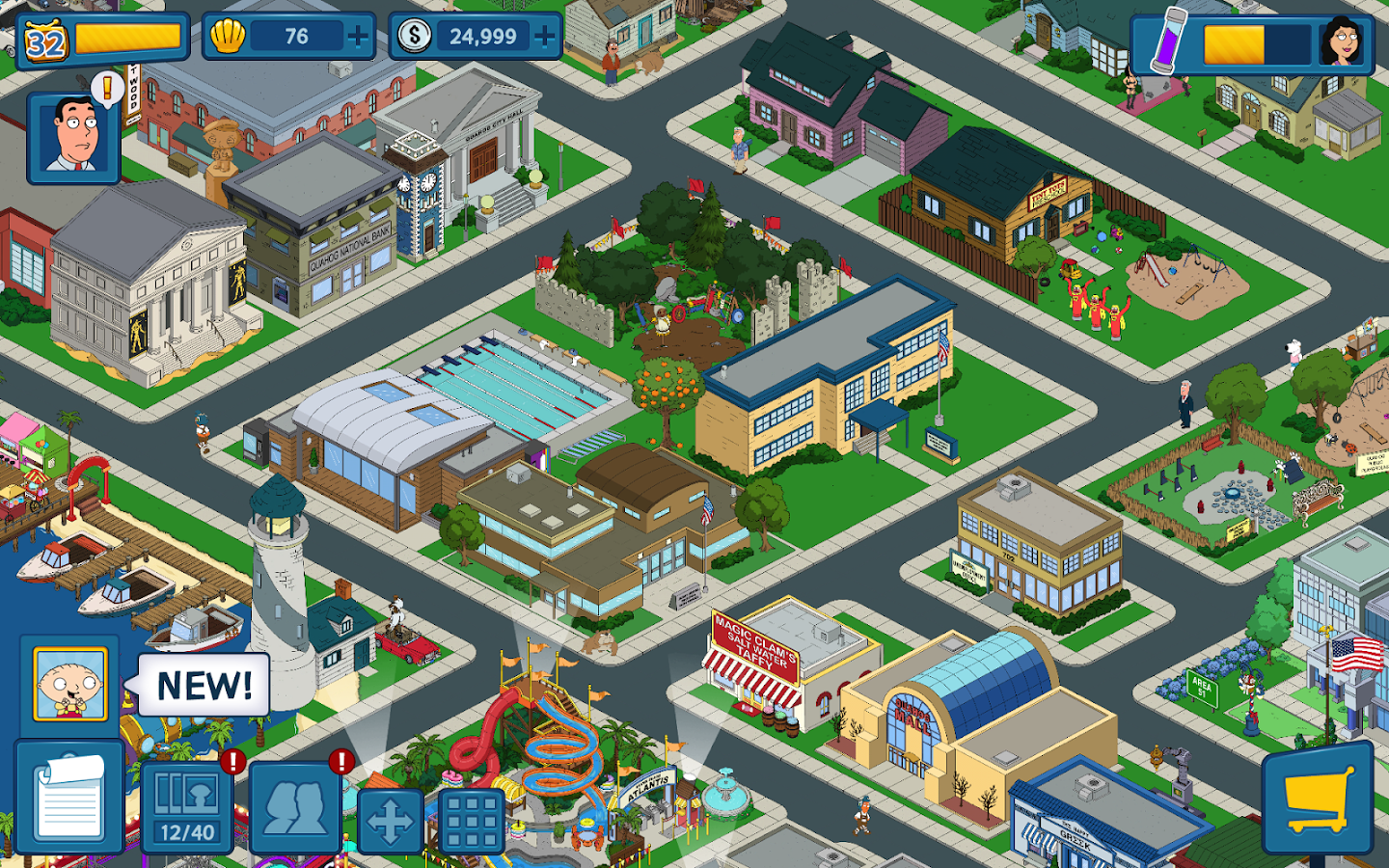This screenshot has height=868, width=1389.
Task: Open the 12/40 collection album
Action: pos(188,805)
